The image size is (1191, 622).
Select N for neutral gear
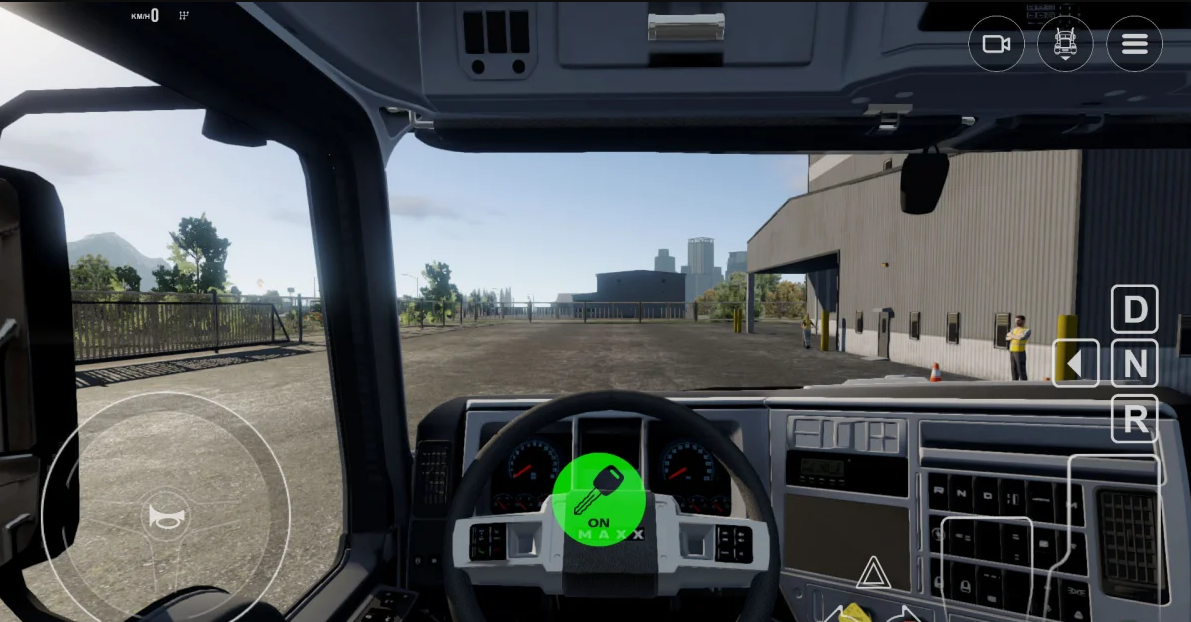[1135, 364]
